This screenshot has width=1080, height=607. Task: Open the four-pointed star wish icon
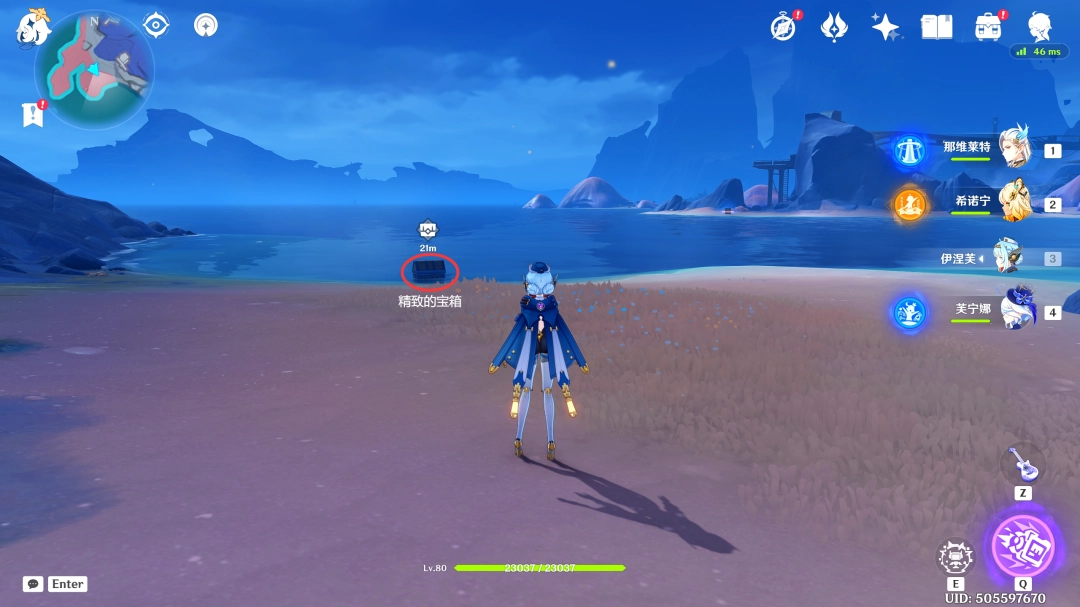tap(885, 27)
